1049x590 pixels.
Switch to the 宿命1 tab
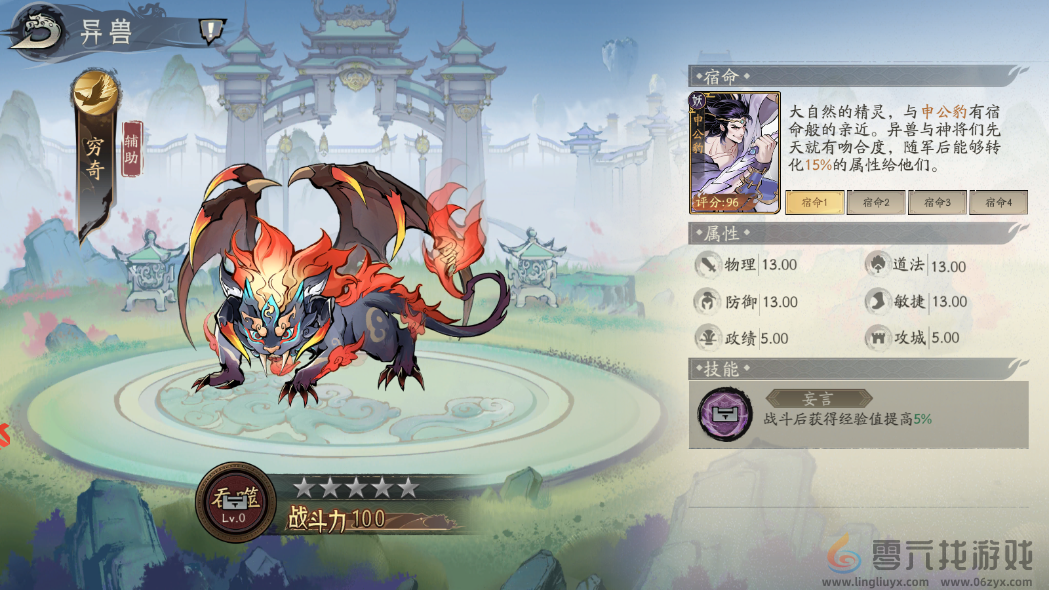click(814, 202)
